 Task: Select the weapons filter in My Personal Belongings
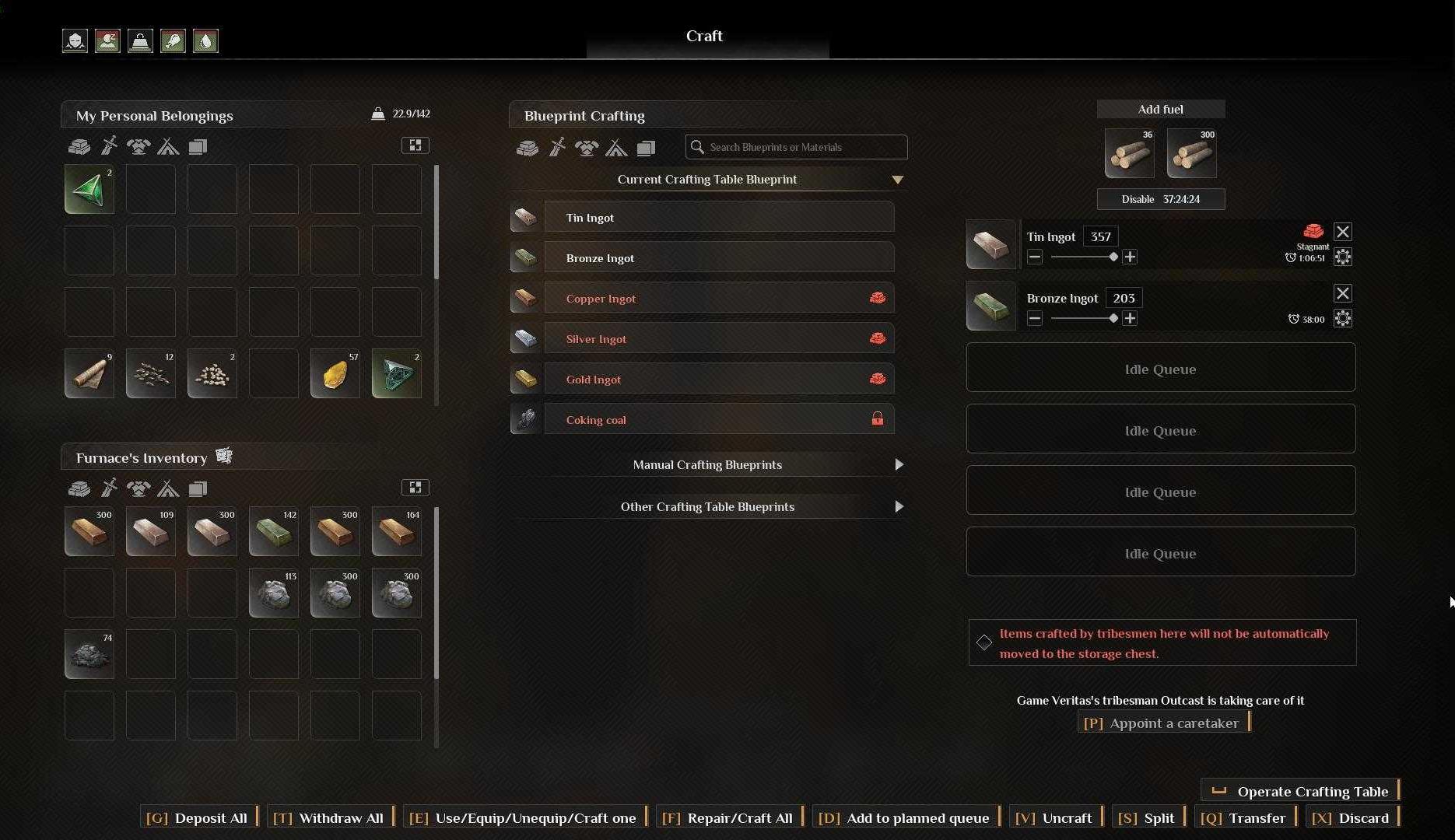click(109, 146)
